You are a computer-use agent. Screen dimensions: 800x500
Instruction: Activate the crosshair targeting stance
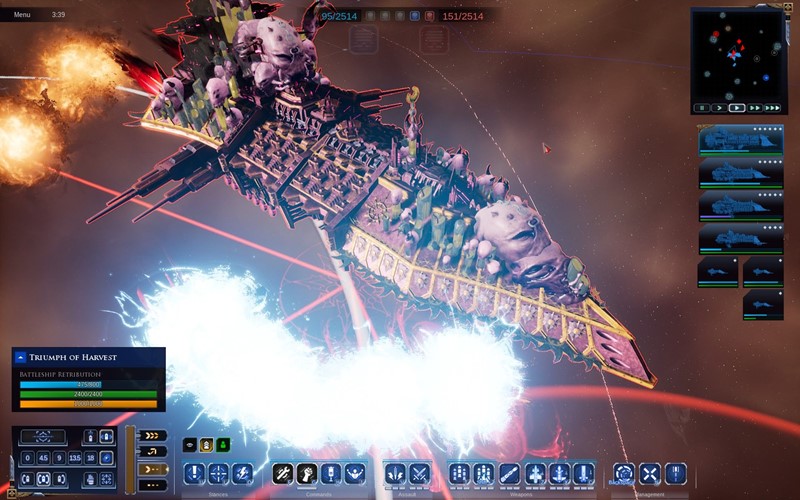[218, 473]
